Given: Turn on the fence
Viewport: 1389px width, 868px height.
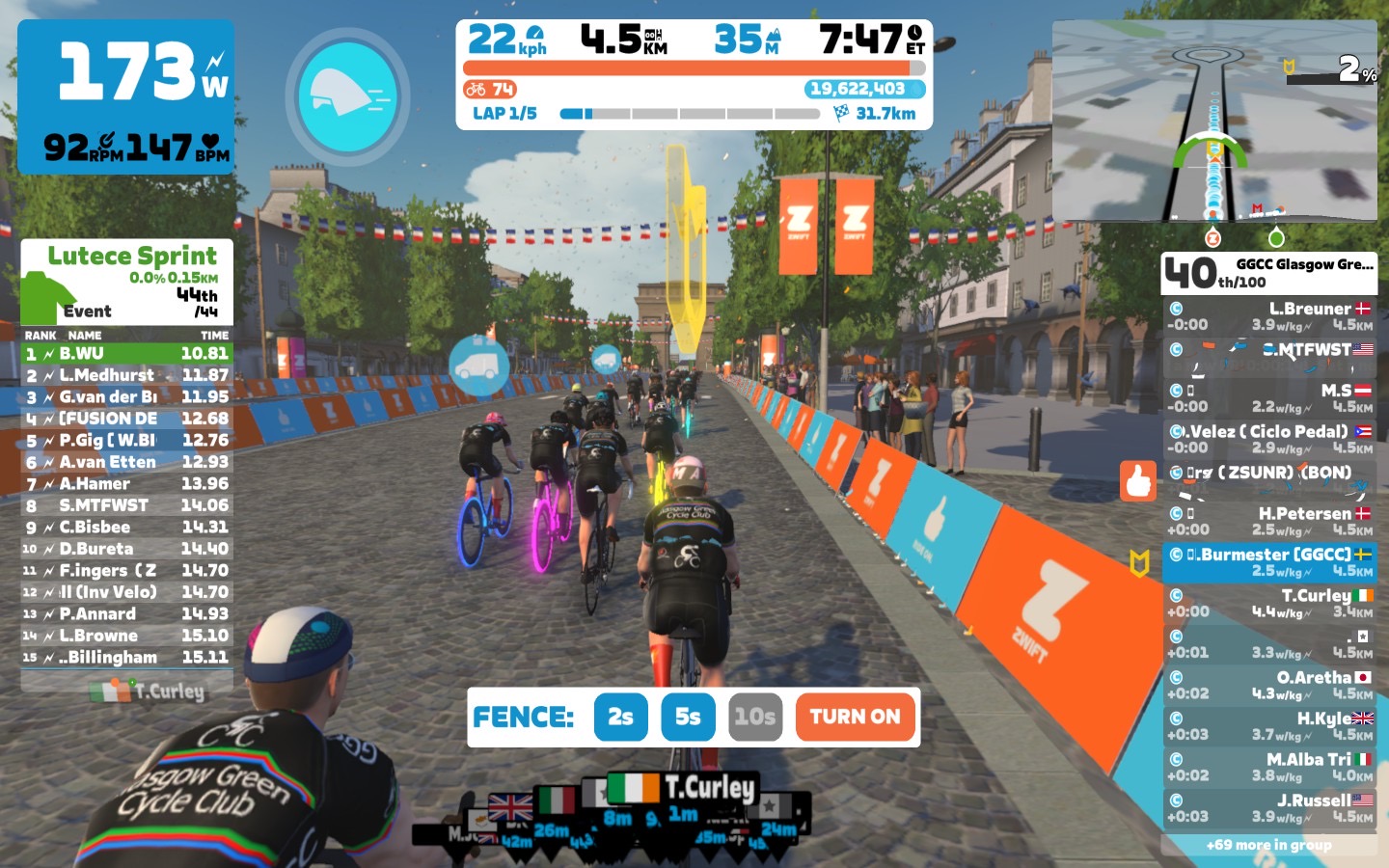Looking at the screenshot, I should coord(855,717).
